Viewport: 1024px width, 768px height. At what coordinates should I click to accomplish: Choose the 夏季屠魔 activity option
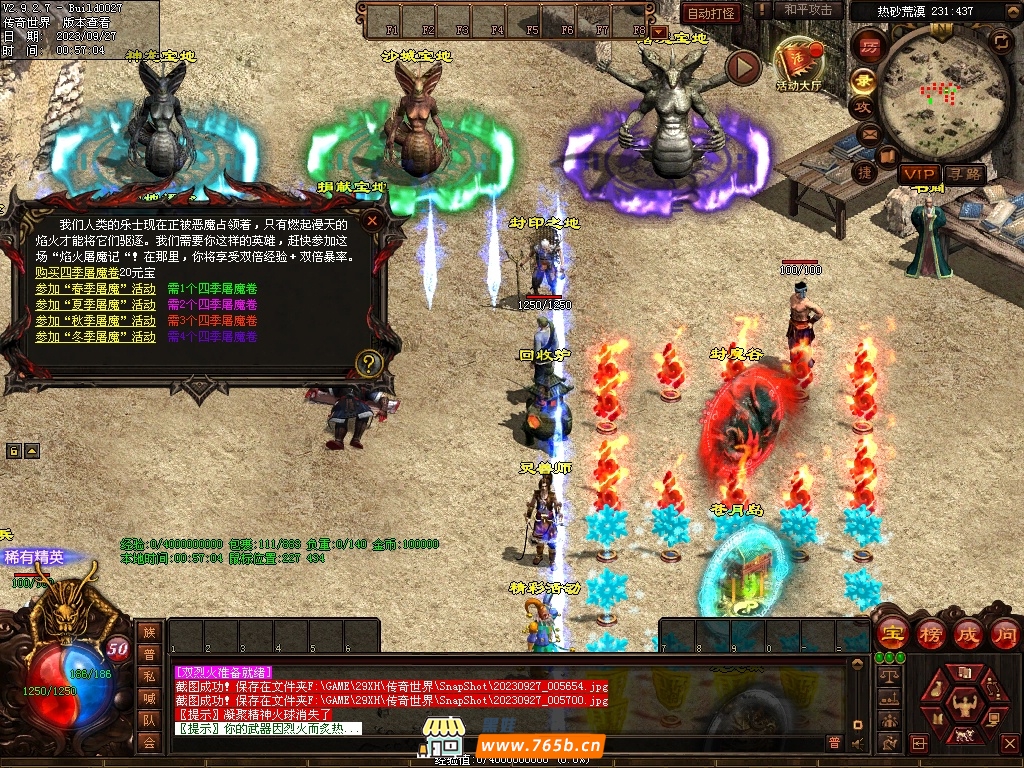coord(95,305)
